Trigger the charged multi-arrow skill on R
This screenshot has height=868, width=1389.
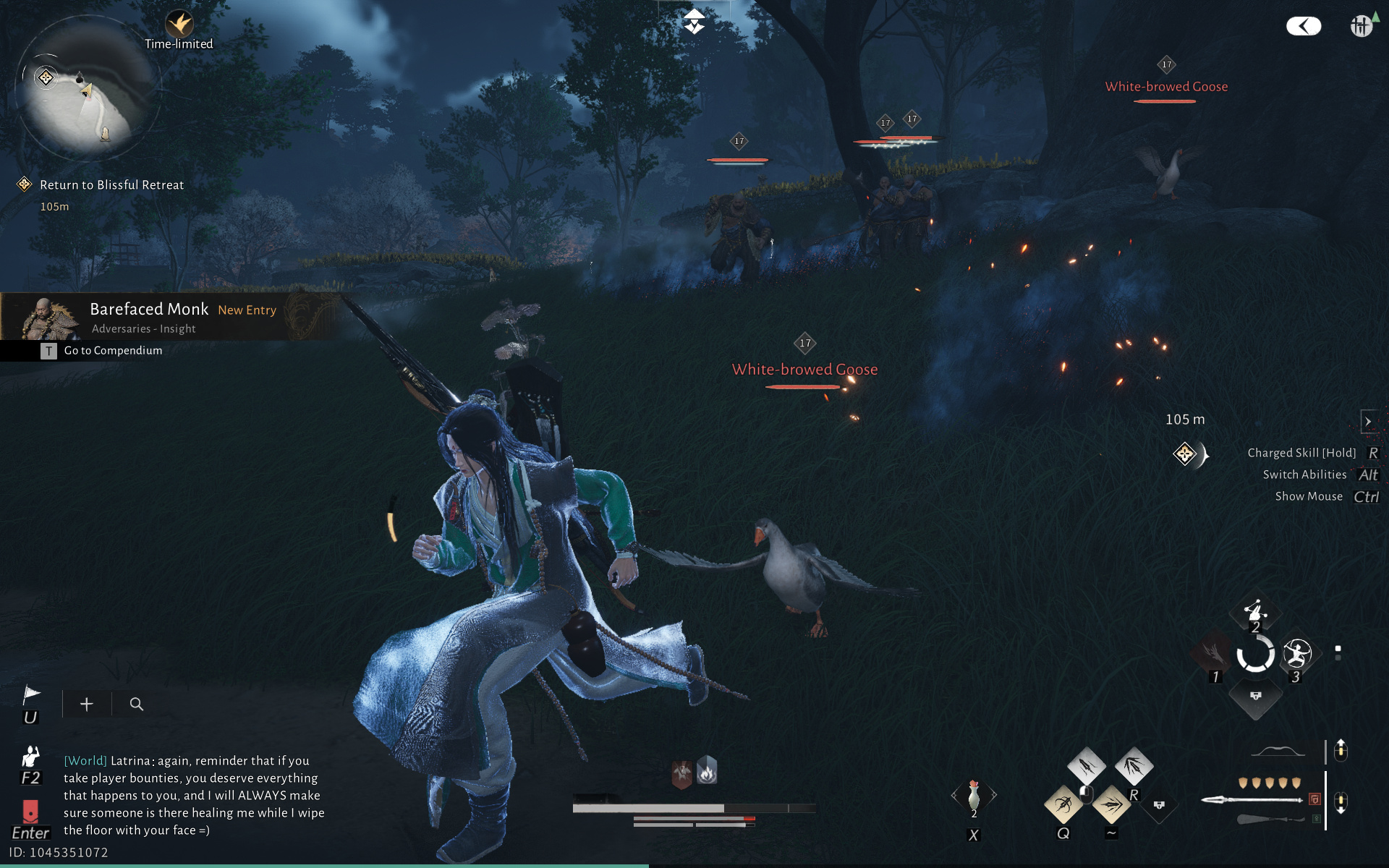tap(1134, 766)
